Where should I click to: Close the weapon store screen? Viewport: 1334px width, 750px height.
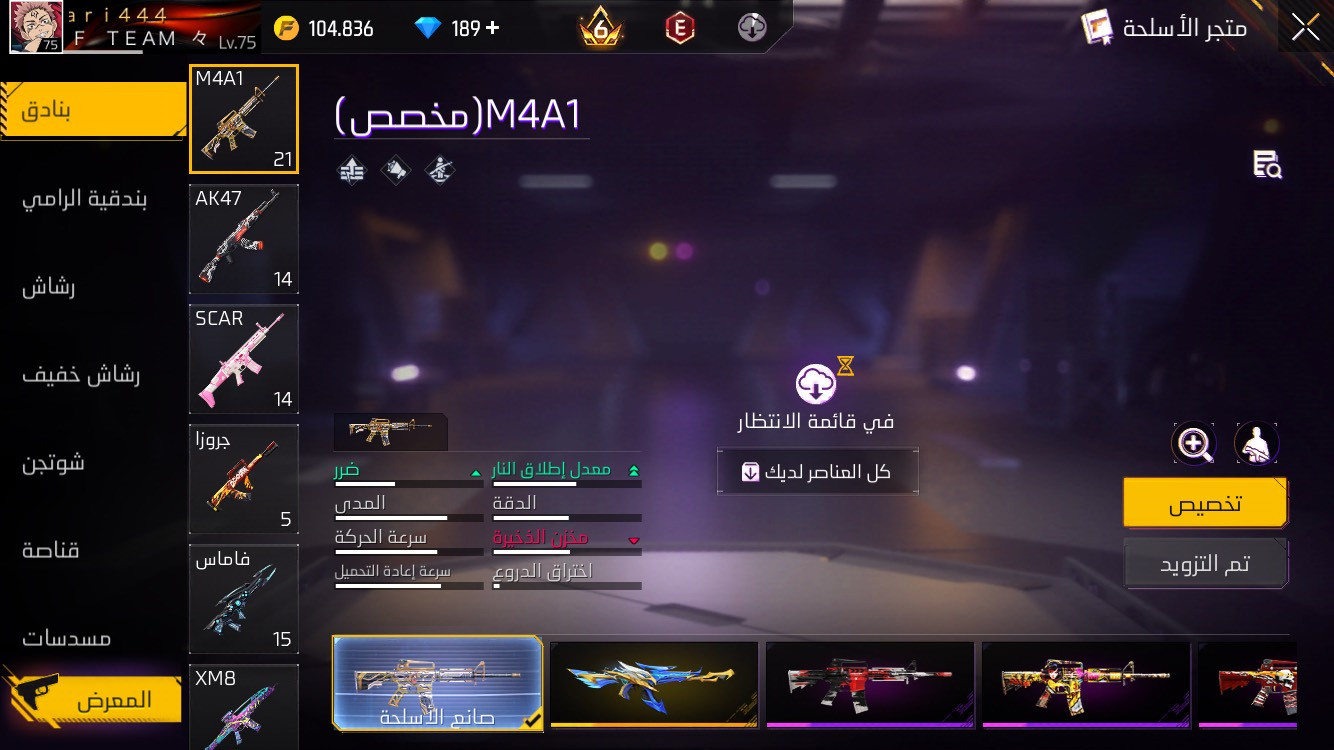[x=1305, y=27]
